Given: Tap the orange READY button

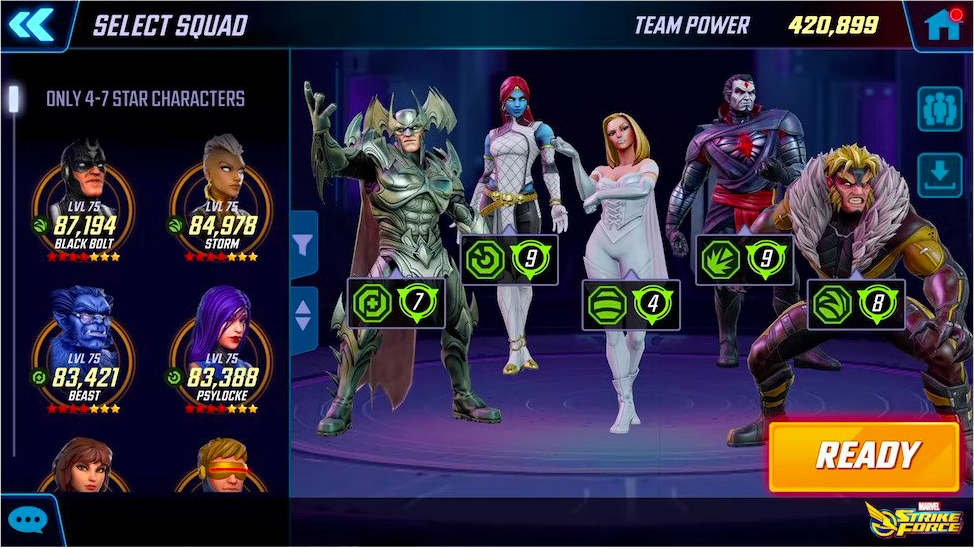Looking at the screenshot, I should pyautogui.click(x=864, y=456).
